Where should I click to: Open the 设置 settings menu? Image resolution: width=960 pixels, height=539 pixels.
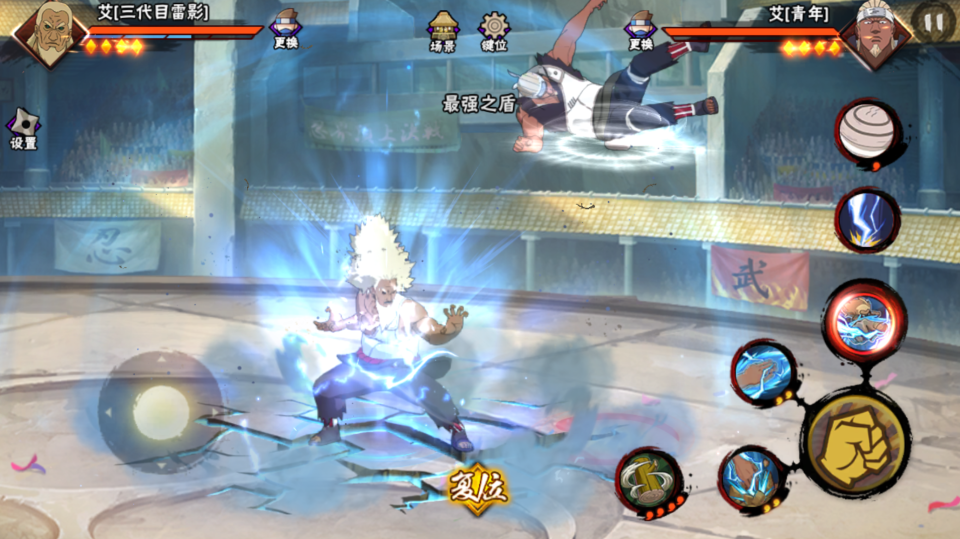[x=23, y=129]
